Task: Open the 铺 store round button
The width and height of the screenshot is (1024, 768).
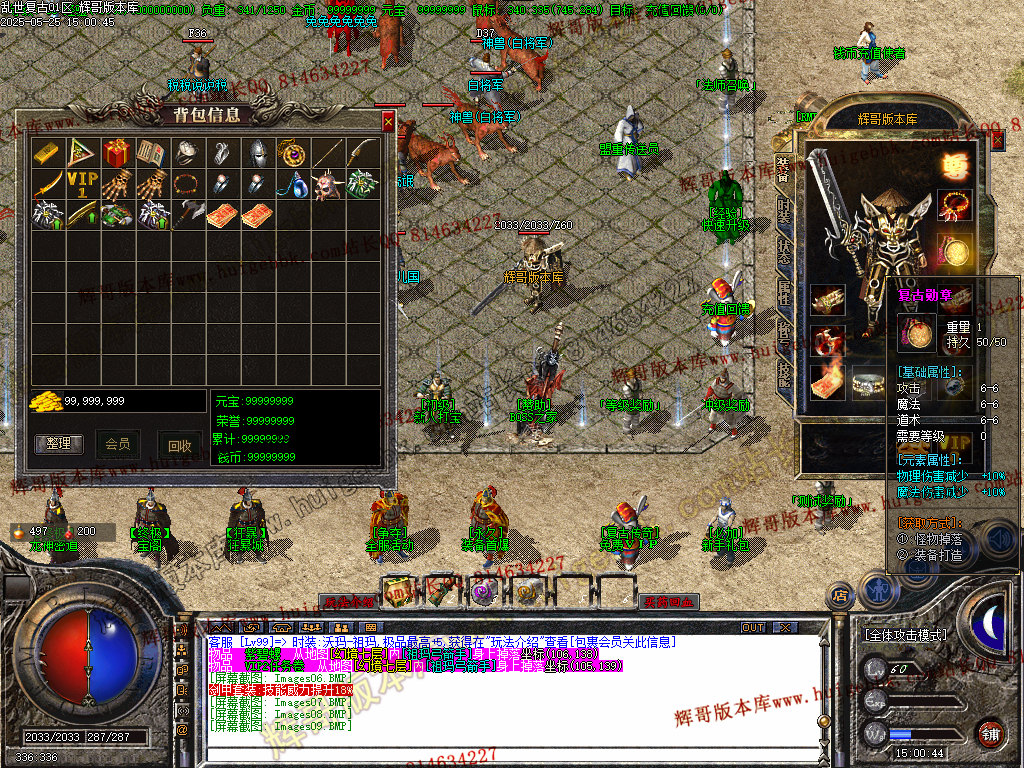Action: [x=990, y=732]
